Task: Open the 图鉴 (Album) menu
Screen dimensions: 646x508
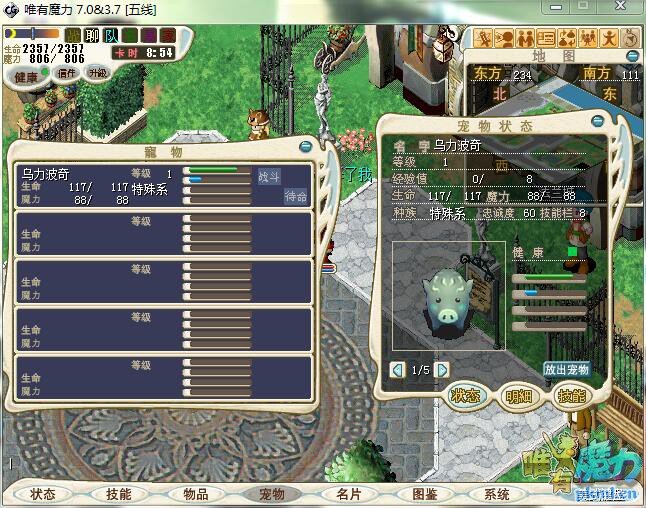Action: (x=424, y=494)
